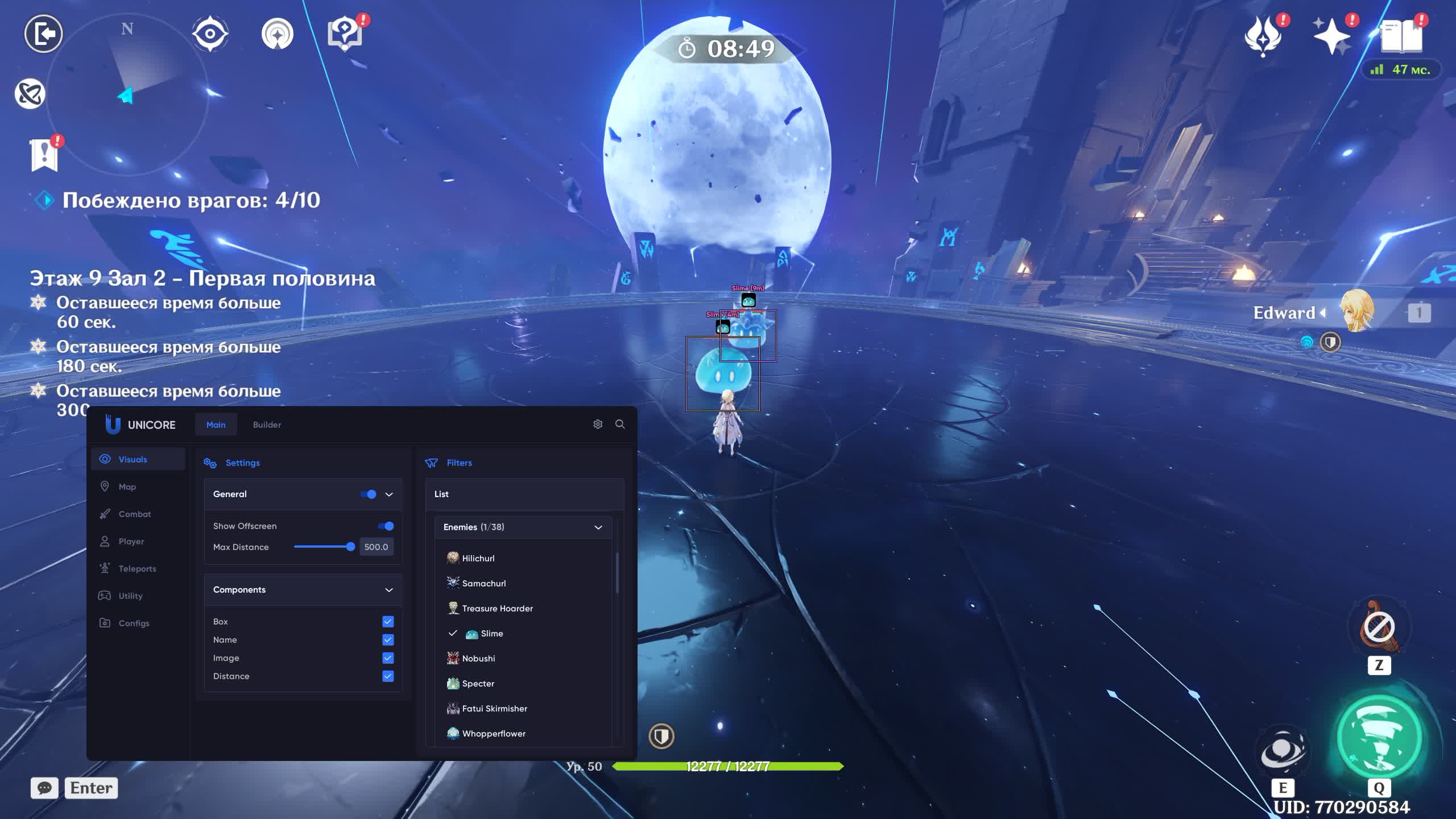Use the elemental skill icon
Viewport: 1456px width, 819px height.
[1283, 750]
